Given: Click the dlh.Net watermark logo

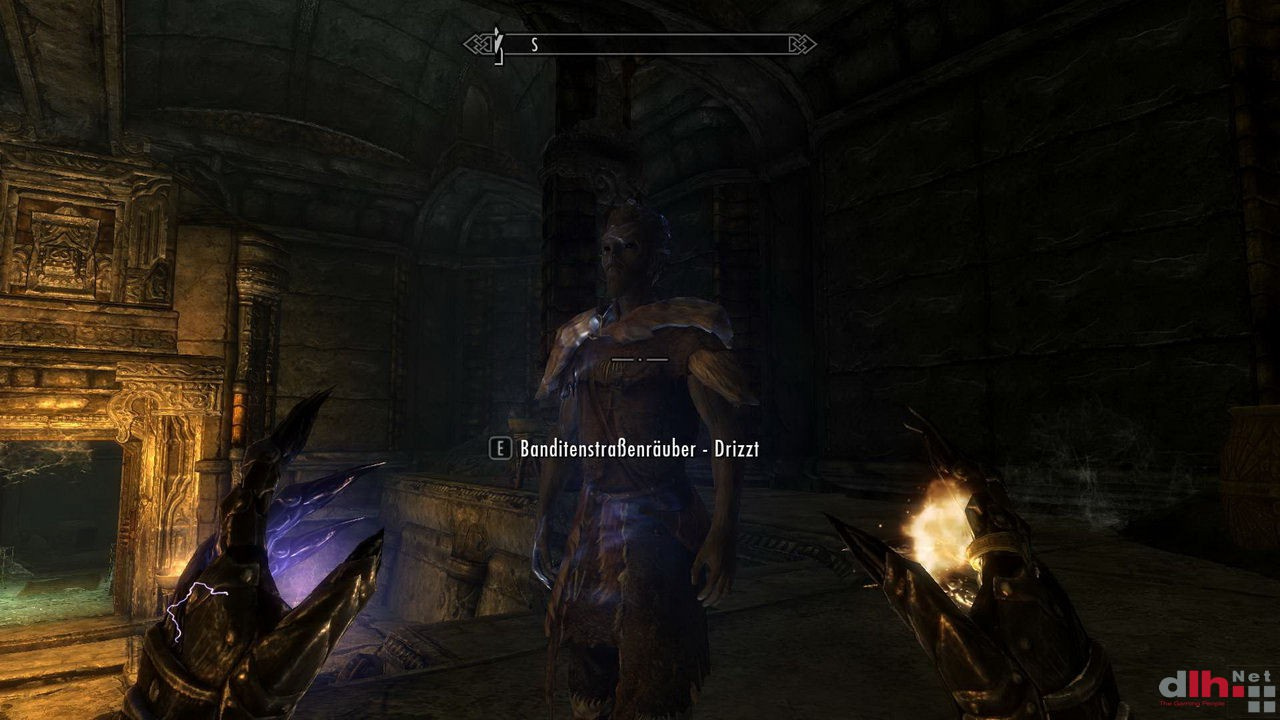Looking at the screenshot, I should click(1215, 688).
